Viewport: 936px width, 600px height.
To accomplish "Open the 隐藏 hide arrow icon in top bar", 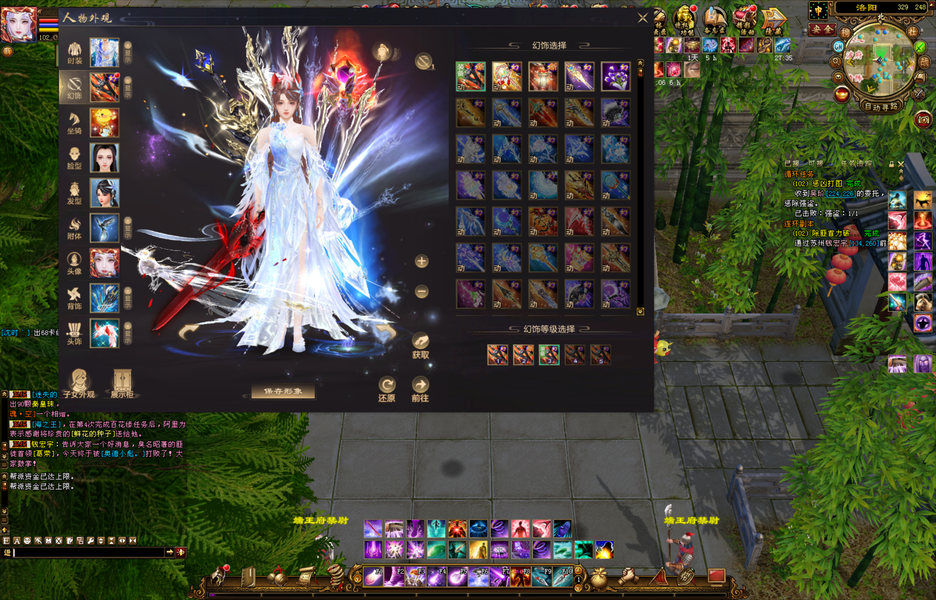I will click(x=773, y=20).
